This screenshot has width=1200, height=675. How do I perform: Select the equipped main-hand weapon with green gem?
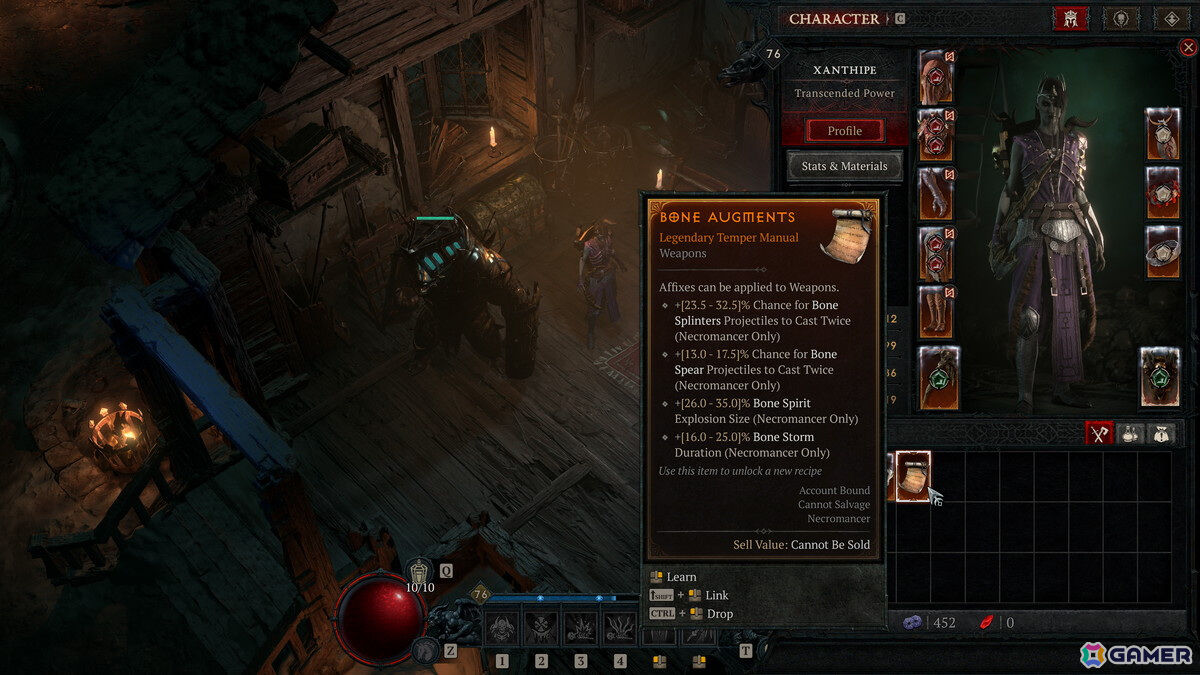click(939, 377)
